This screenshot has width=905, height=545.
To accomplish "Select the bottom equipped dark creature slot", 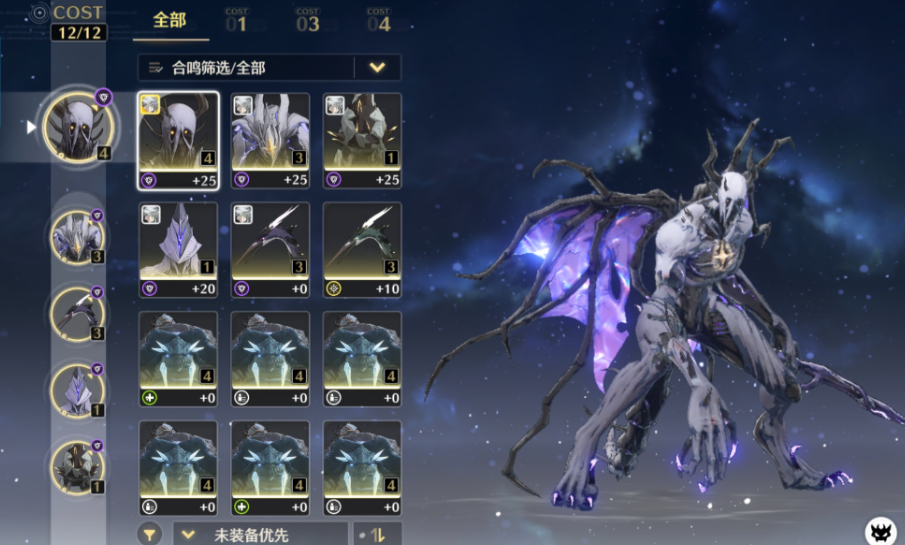I will tap(77, 467).
